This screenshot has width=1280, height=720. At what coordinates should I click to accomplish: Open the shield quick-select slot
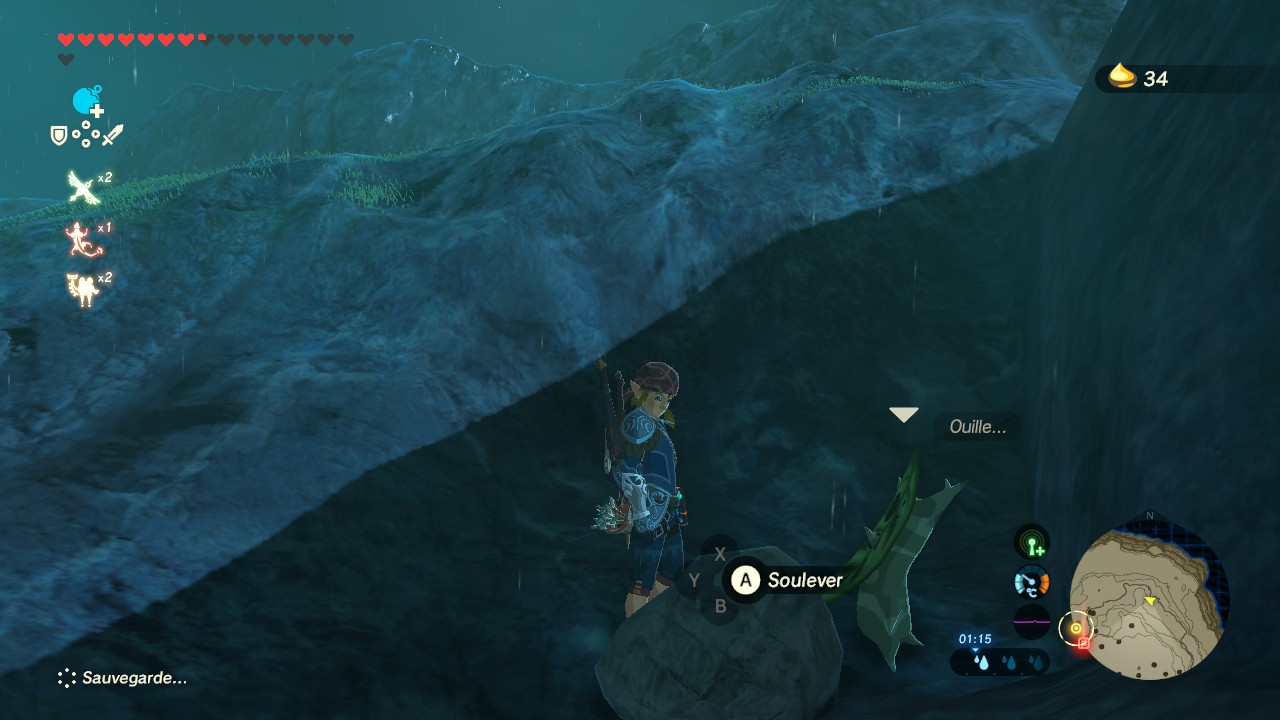pos(59,135)
